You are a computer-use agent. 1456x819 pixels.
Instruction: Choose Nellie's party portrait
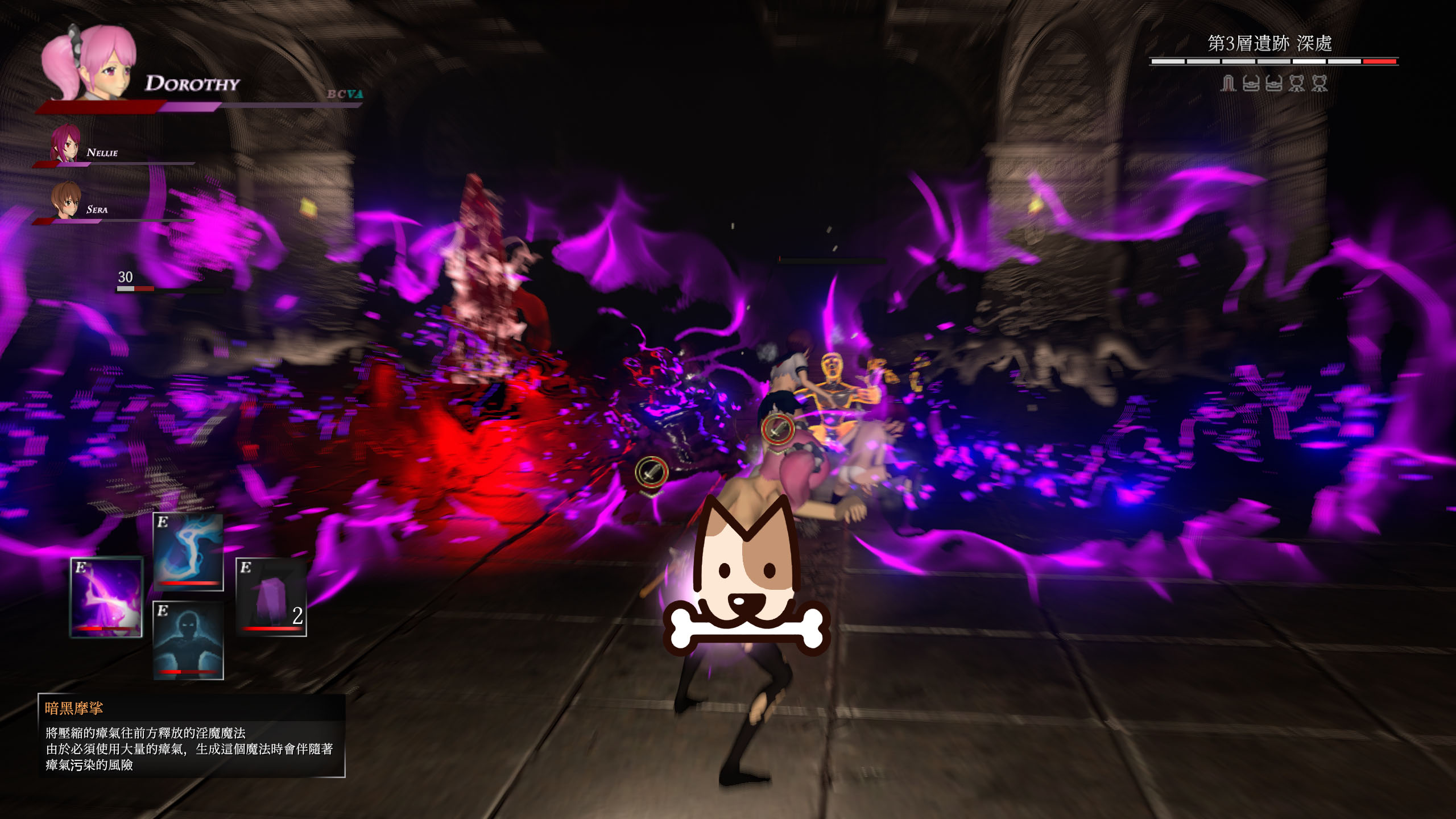point(65,143)
